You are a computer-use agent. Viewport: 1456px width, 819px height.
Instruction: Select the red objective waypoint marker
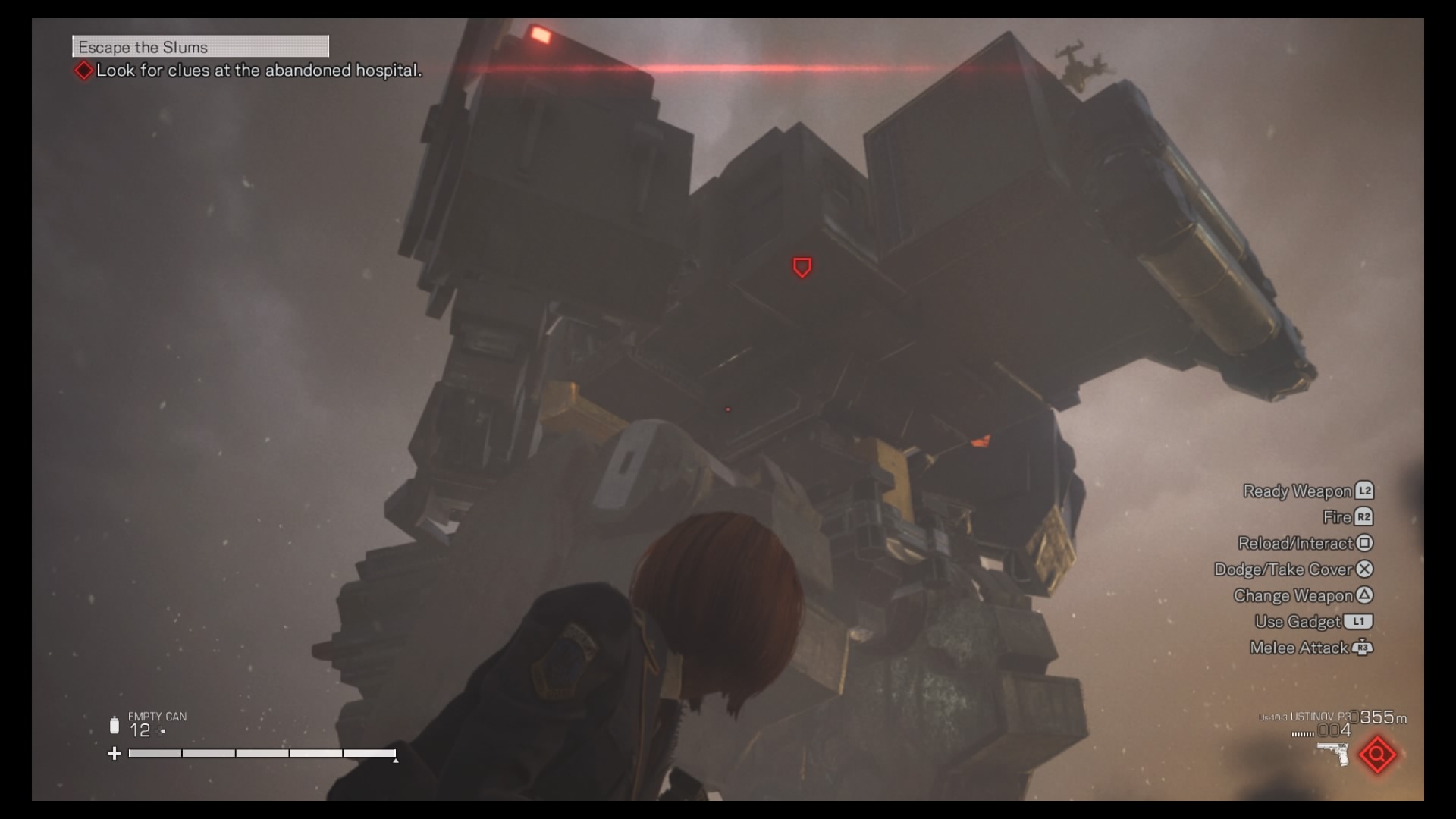[x=802, y=267]
